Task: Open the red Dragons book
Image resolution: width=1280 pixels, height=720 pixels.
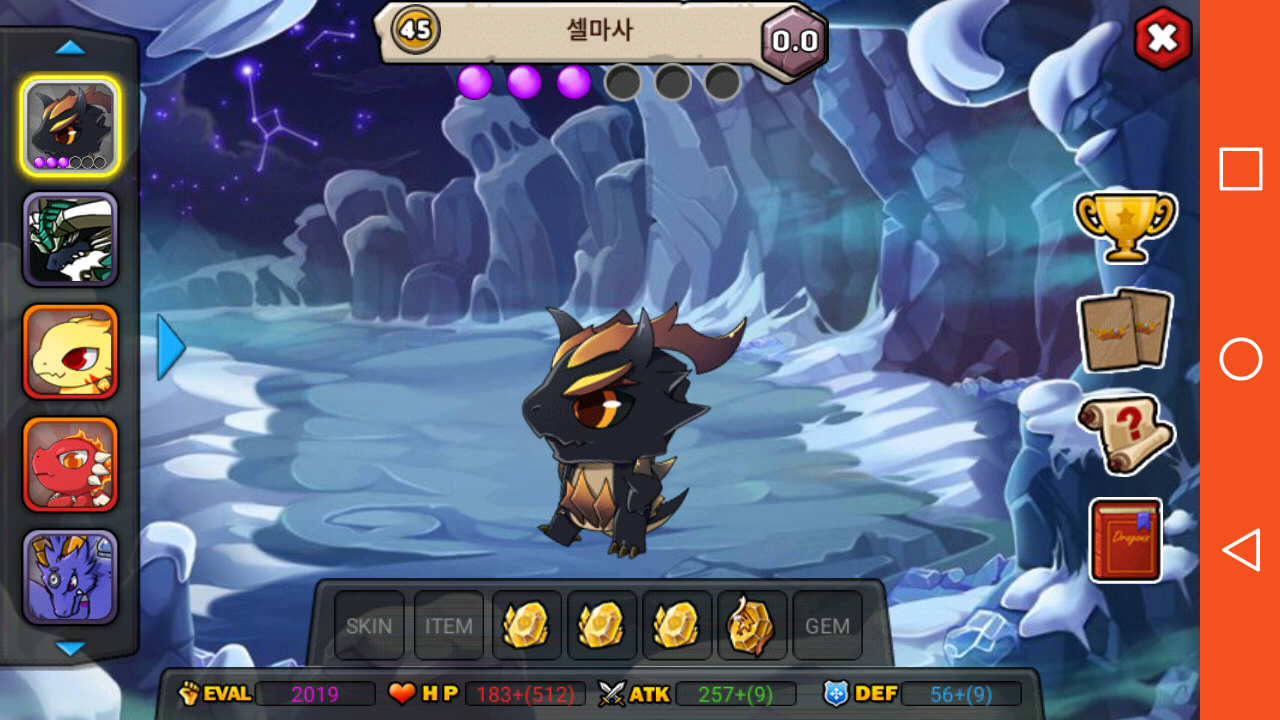Action: (x=1125, y=540)
